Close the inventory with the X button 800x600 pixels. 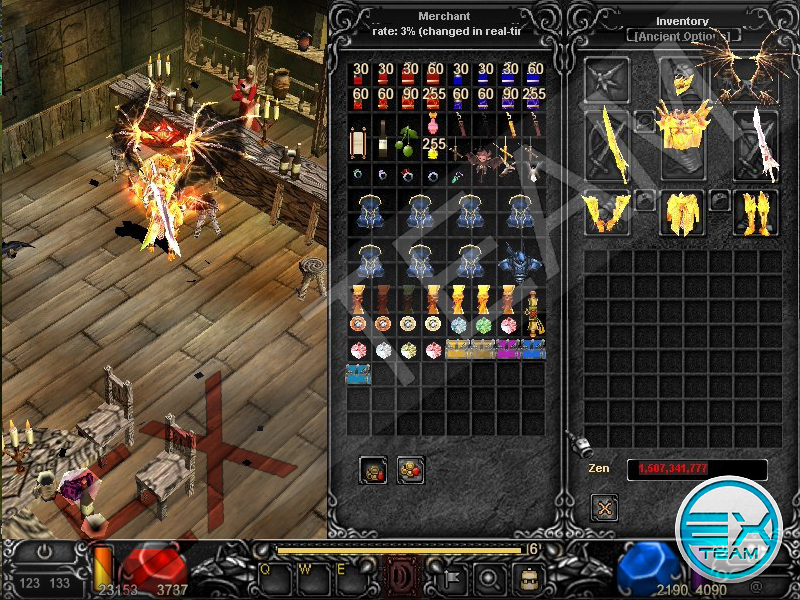[x=604, y=508]
